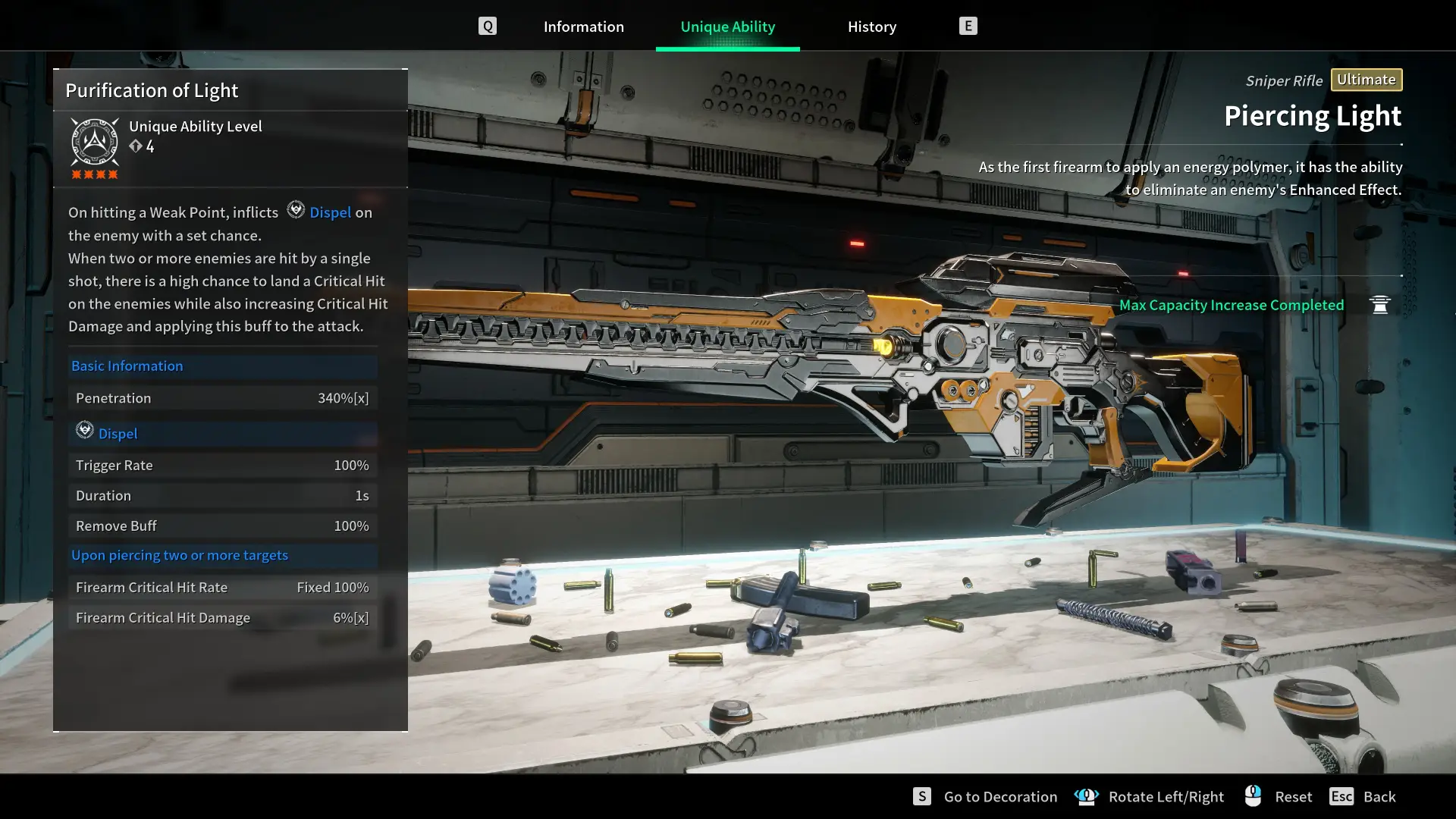1456x819 pixels.
Task: Click the Dispel section header
Action: pos(118,434)
